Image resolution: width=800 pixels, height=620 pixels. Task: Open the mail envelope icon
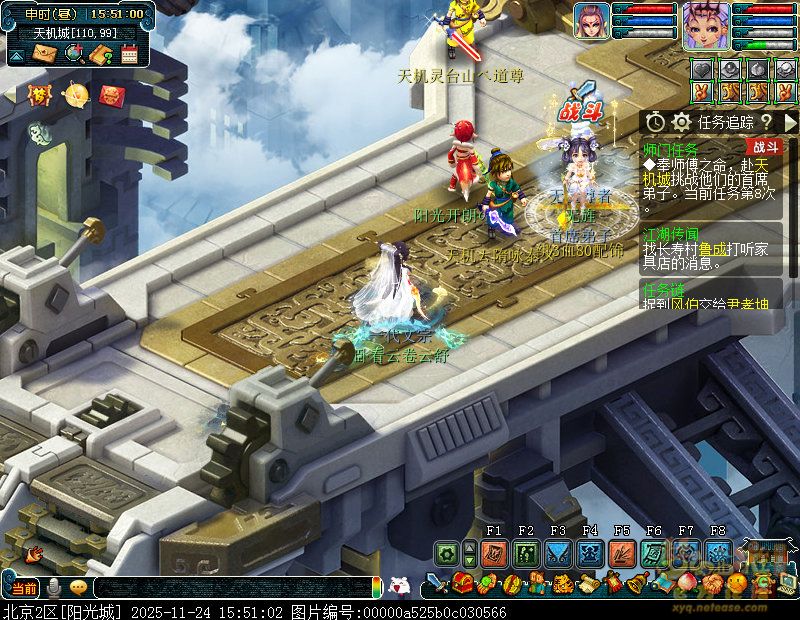45,54
